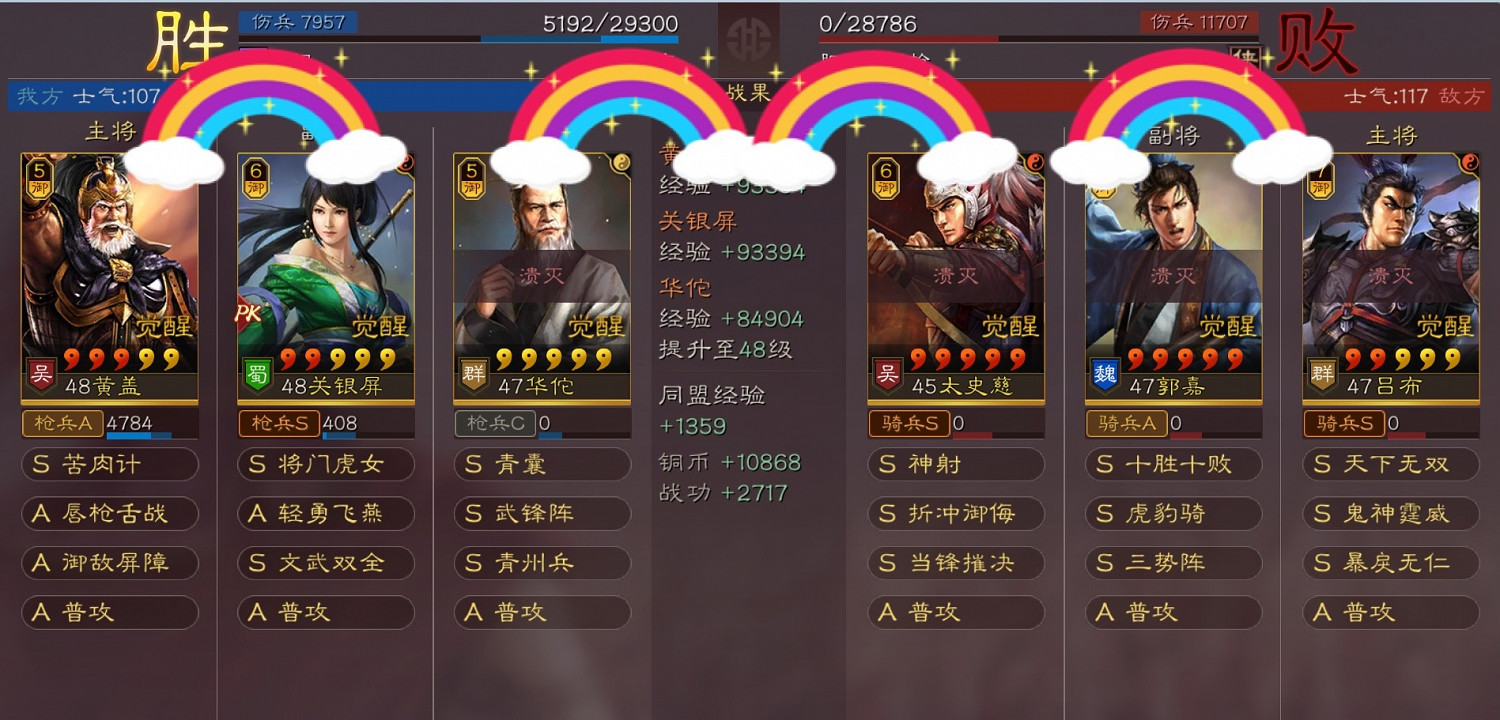
Task: Click the S 苦肉计 skill button
Action: (110, 464)
